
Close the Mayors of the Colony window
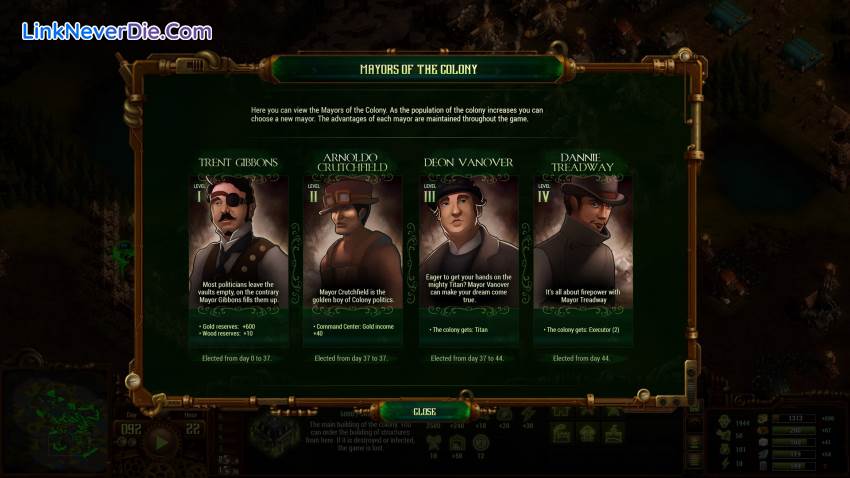[424, 411]
